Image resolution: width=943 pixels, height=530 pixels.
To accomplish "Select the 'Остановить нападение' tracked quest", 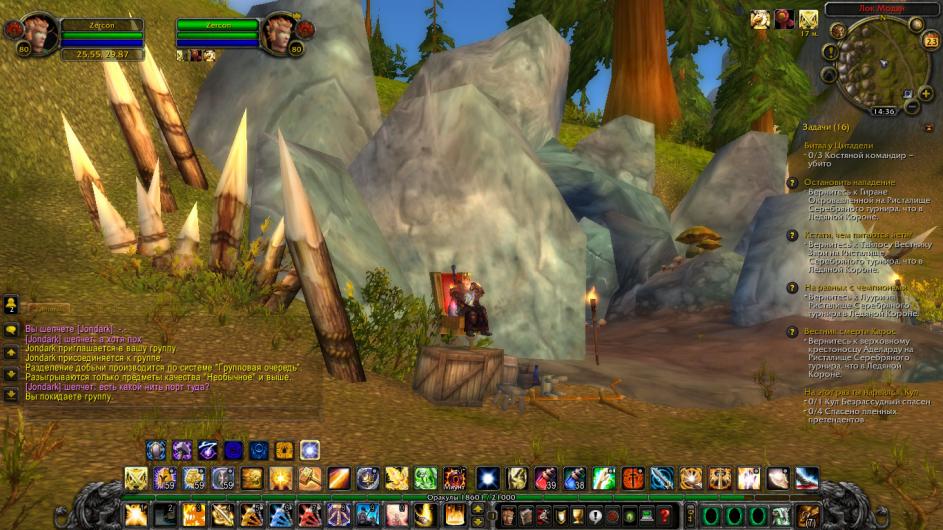I will [850, 183].
